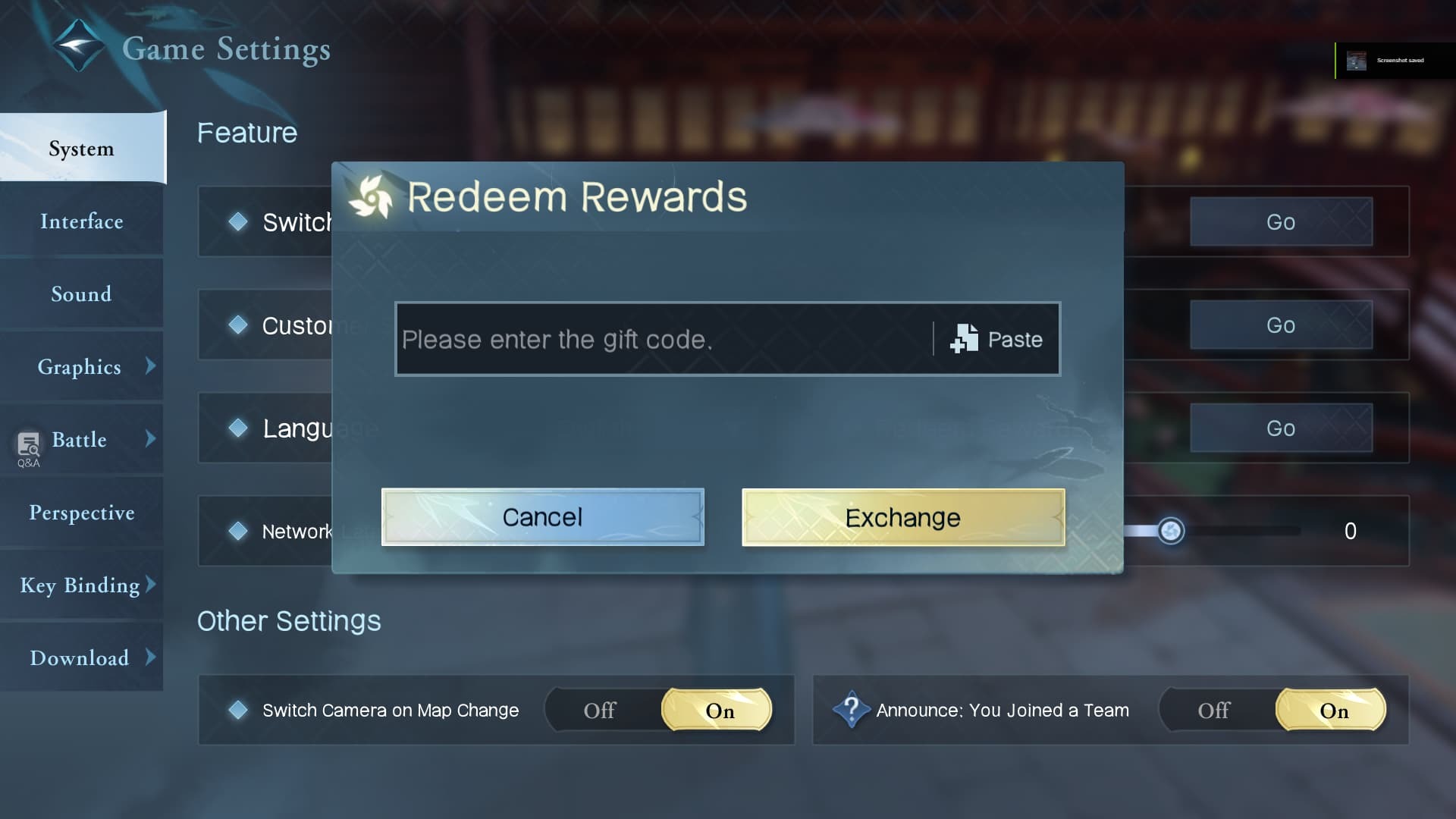Click the pinwheel icon beside Redeem Rewards
1456x819 pixels.
[373, 197]
